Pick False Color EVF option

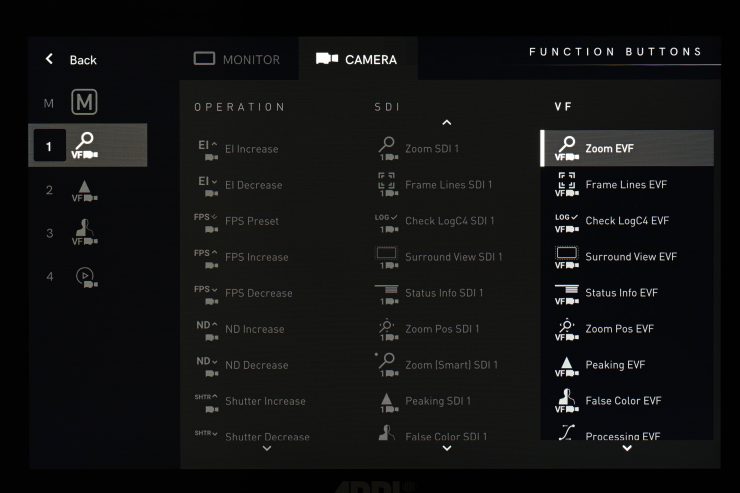tap(623, 401)
